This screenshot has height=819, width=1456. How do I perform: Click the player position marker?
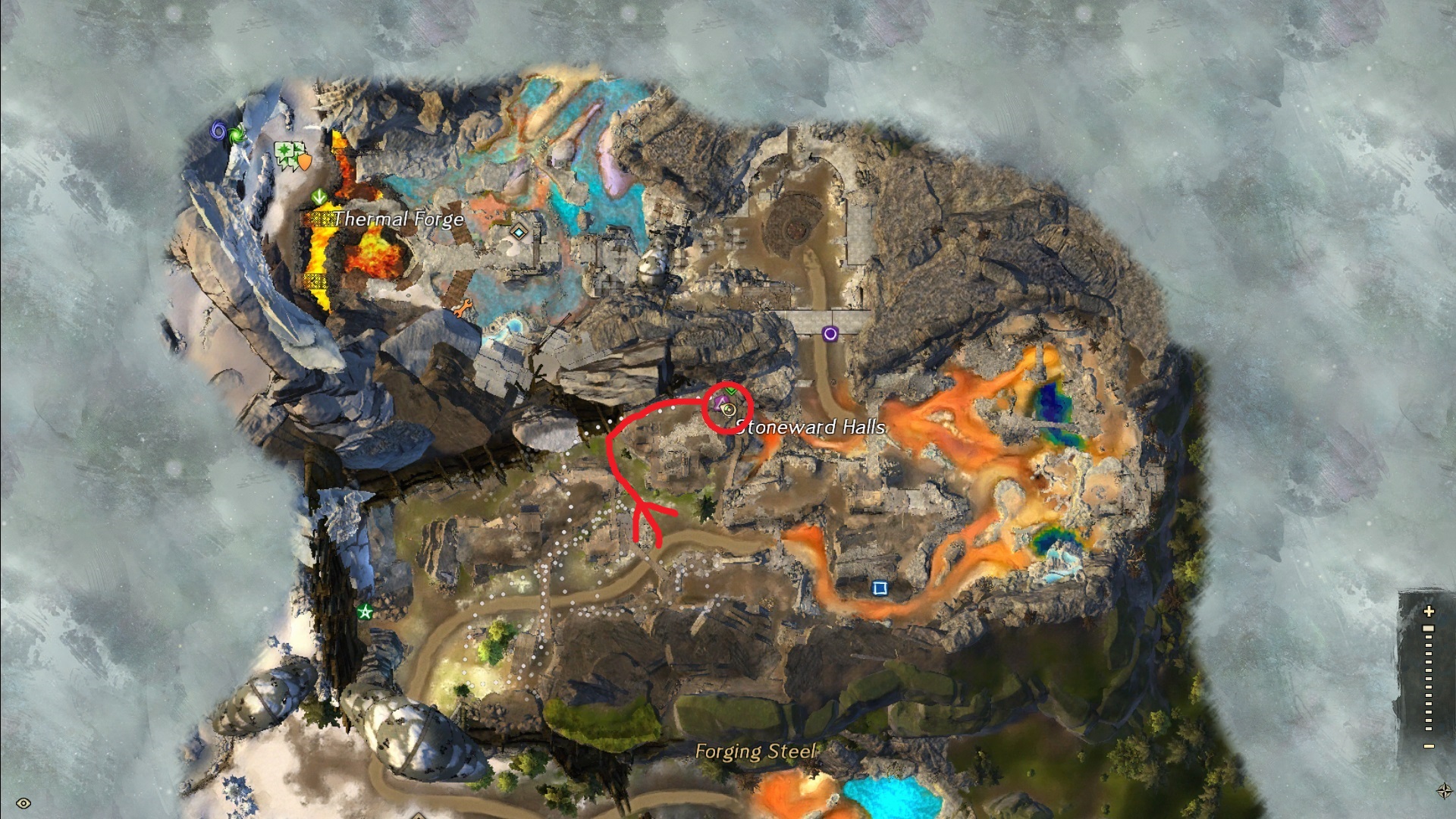[729, 410]
